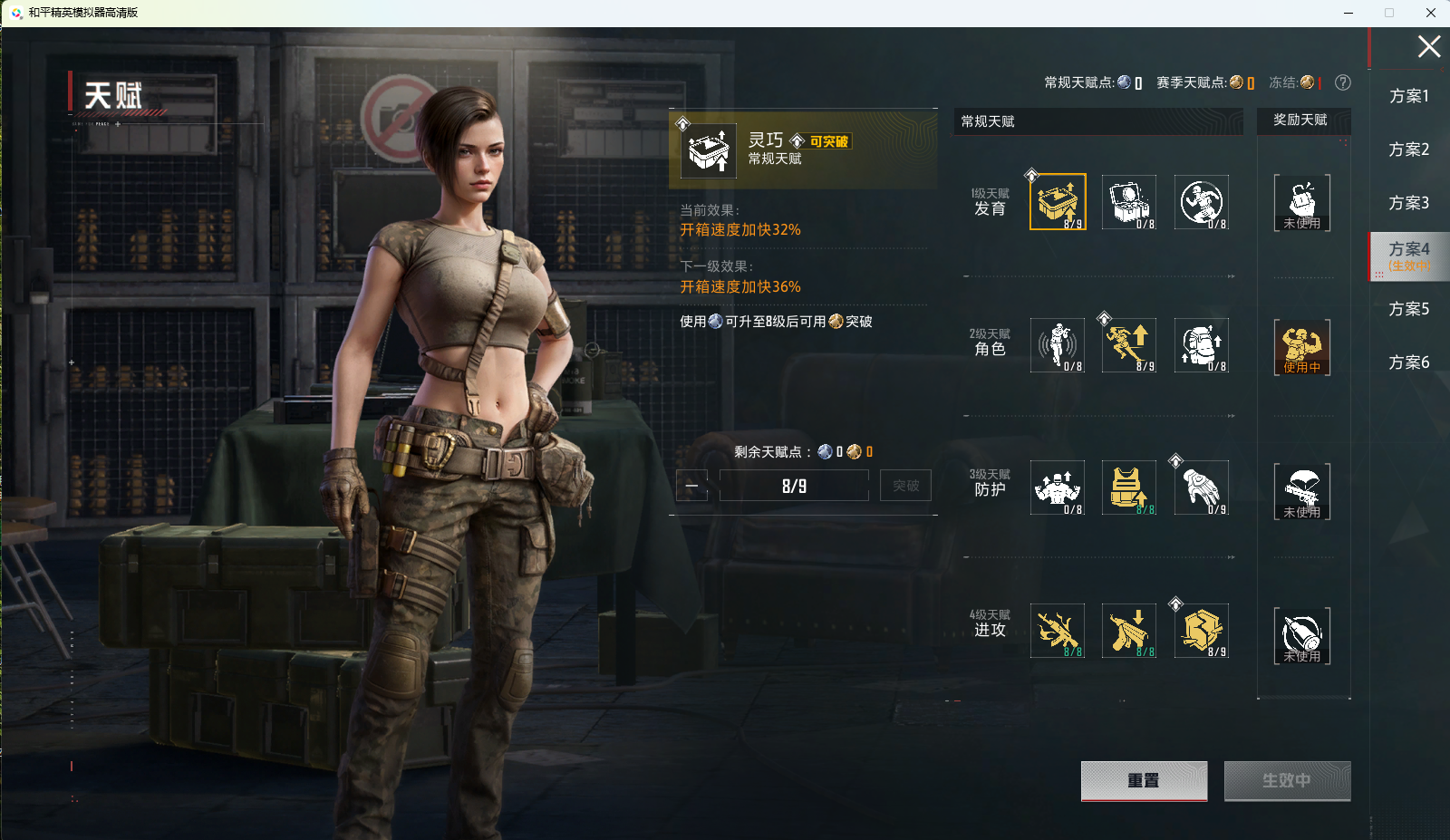Switch to the 方案1 scheme tab
This screenshot has height=840, width=1450.
1407,96
